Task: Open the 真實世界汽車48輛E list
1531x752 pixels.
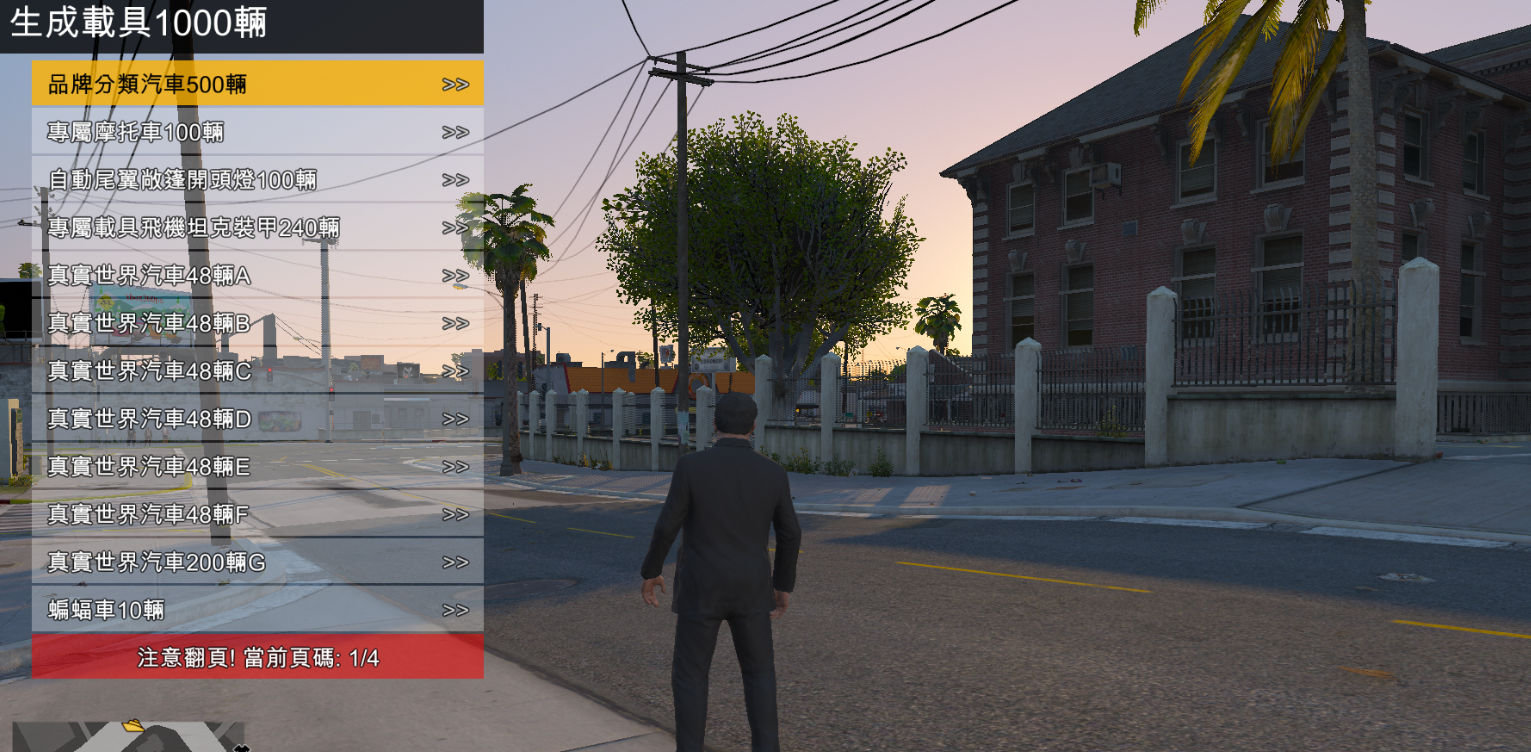Action: (257, 467)
